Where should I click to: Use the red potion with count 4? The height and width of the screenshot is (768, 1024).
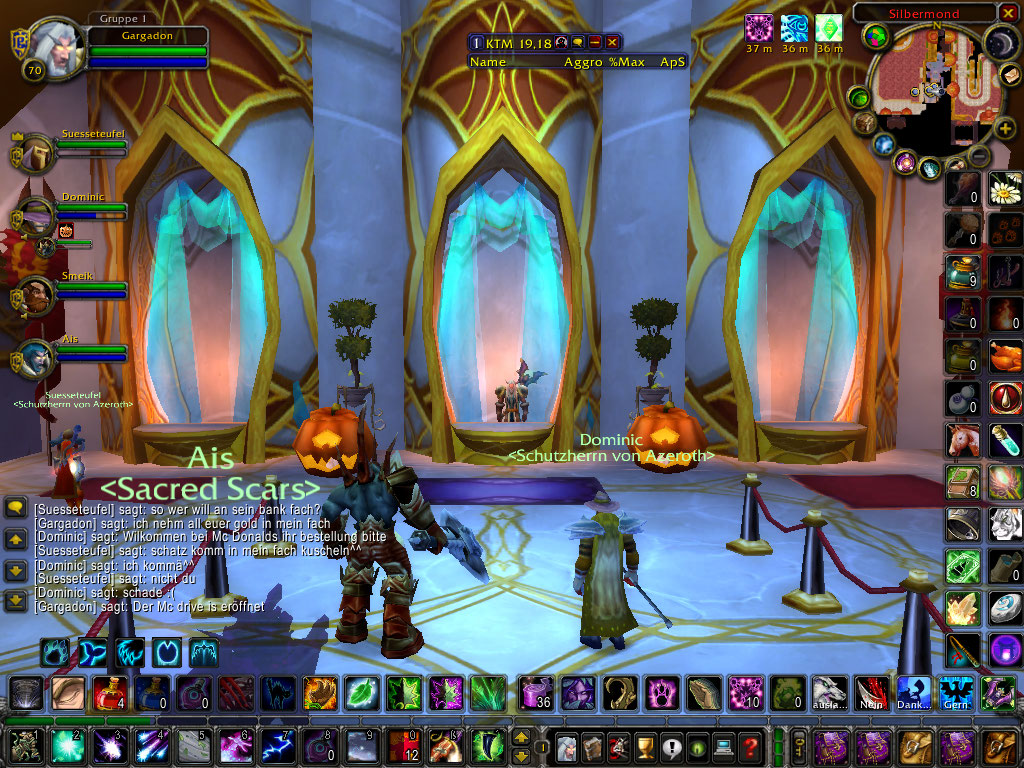[109, 692]
